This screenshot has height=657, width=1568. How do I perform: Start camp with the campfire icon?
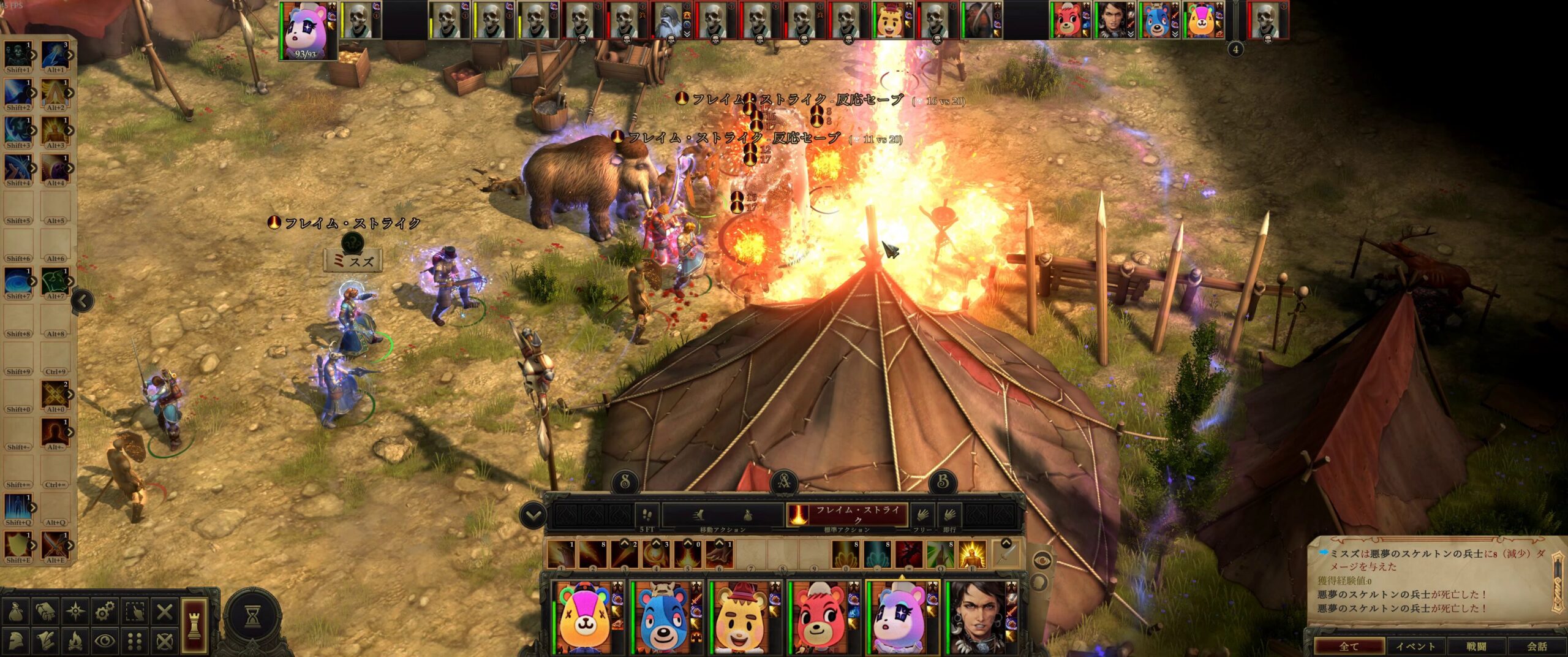(x=75, y=642)
